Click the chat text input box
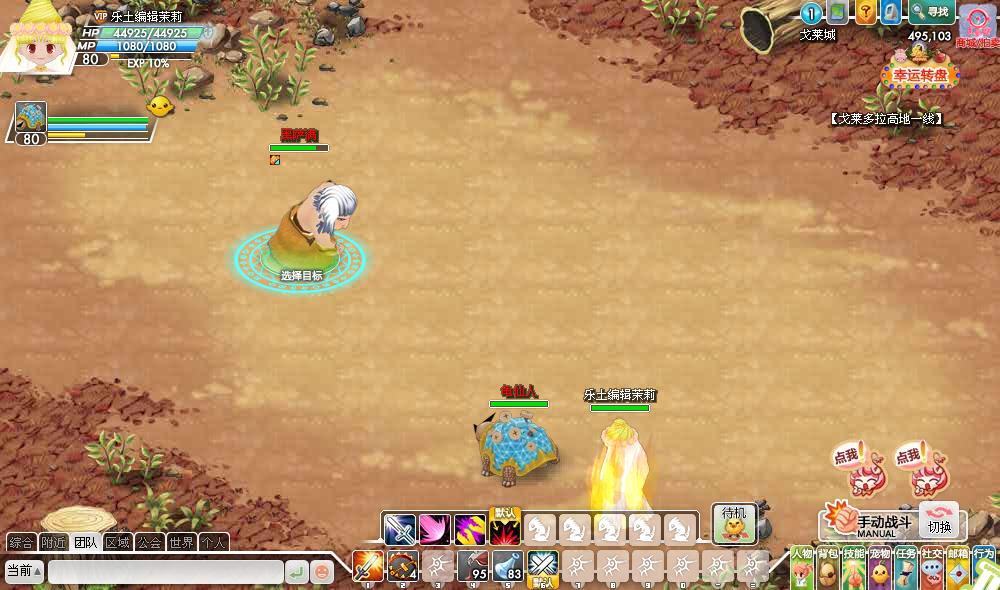Image resolution: width=1000 pixels, height=590 pixels. (x=165, y=572)
